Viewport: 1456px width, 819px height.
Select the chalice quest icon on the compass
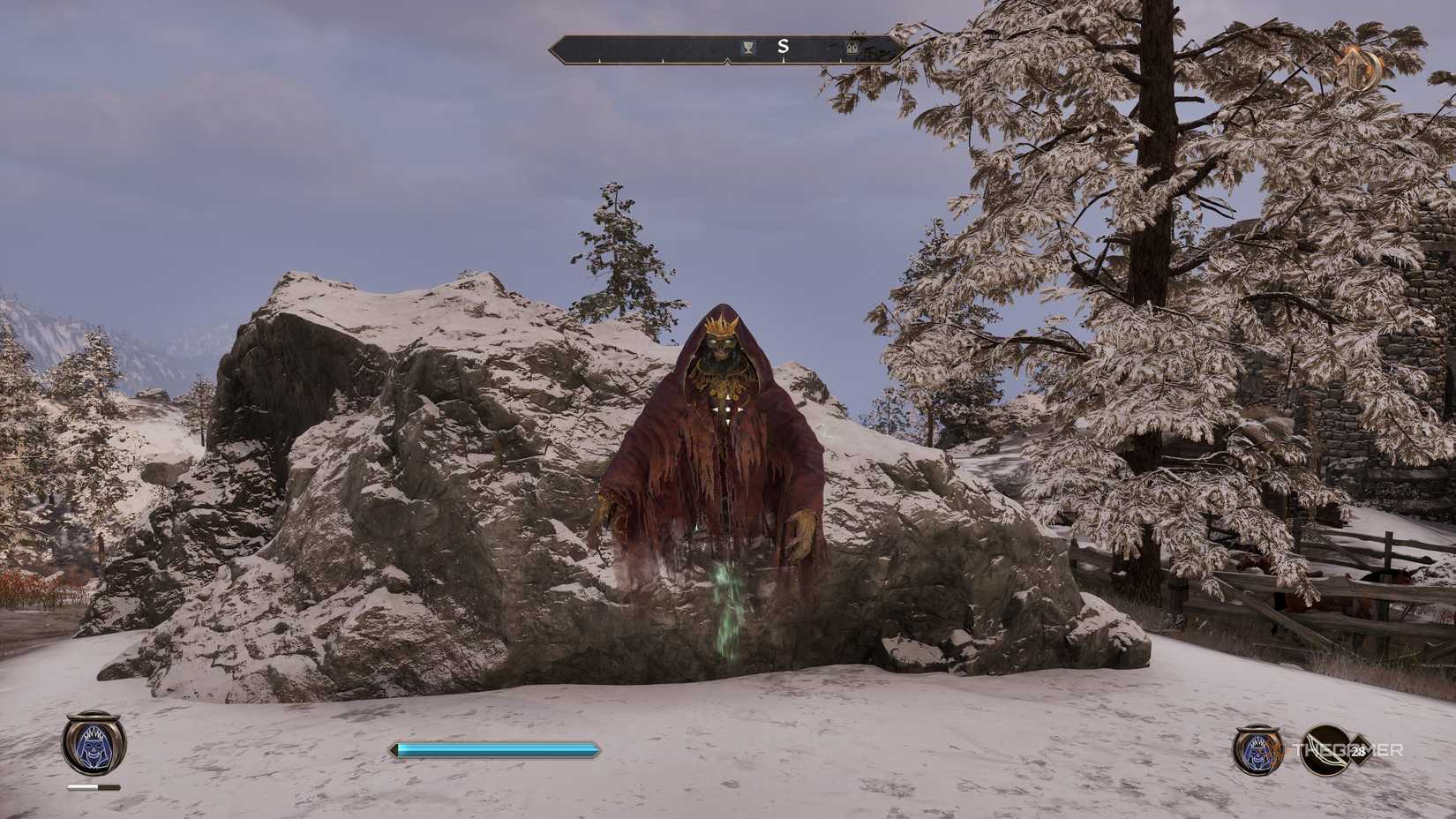747,47
